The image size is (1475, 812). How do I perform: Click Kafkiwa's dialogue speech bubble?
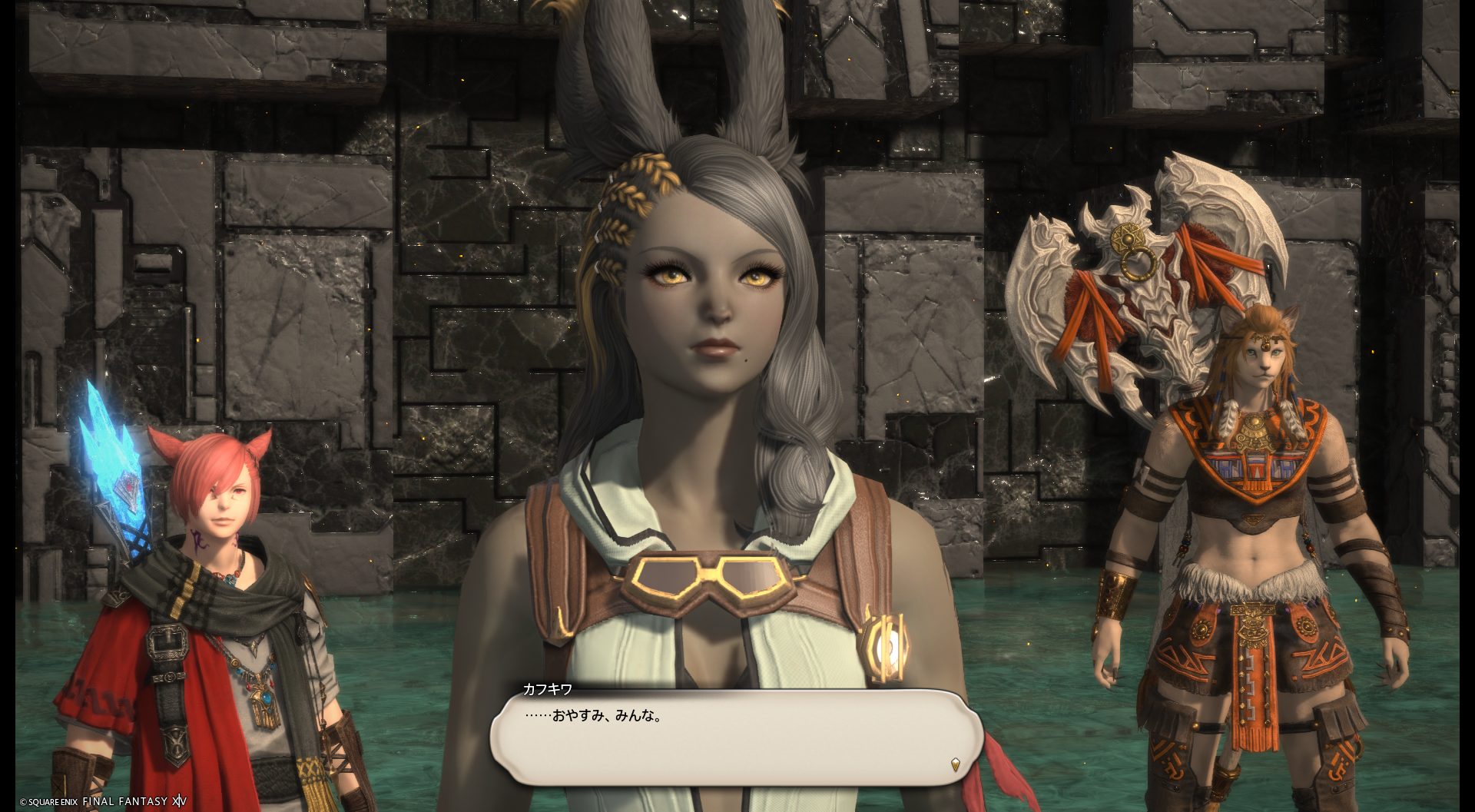(x=736, y=735)
